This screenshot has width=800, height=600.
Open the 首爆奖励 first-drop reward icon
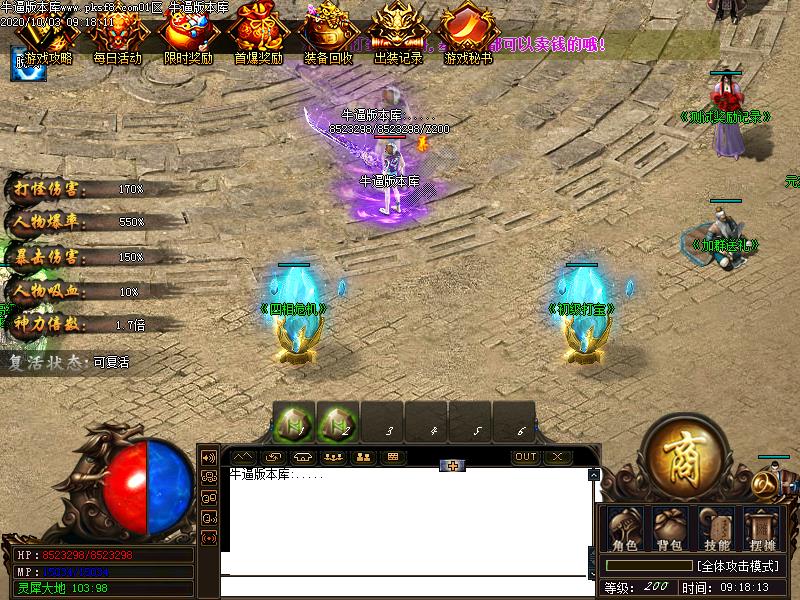[257, 38]
